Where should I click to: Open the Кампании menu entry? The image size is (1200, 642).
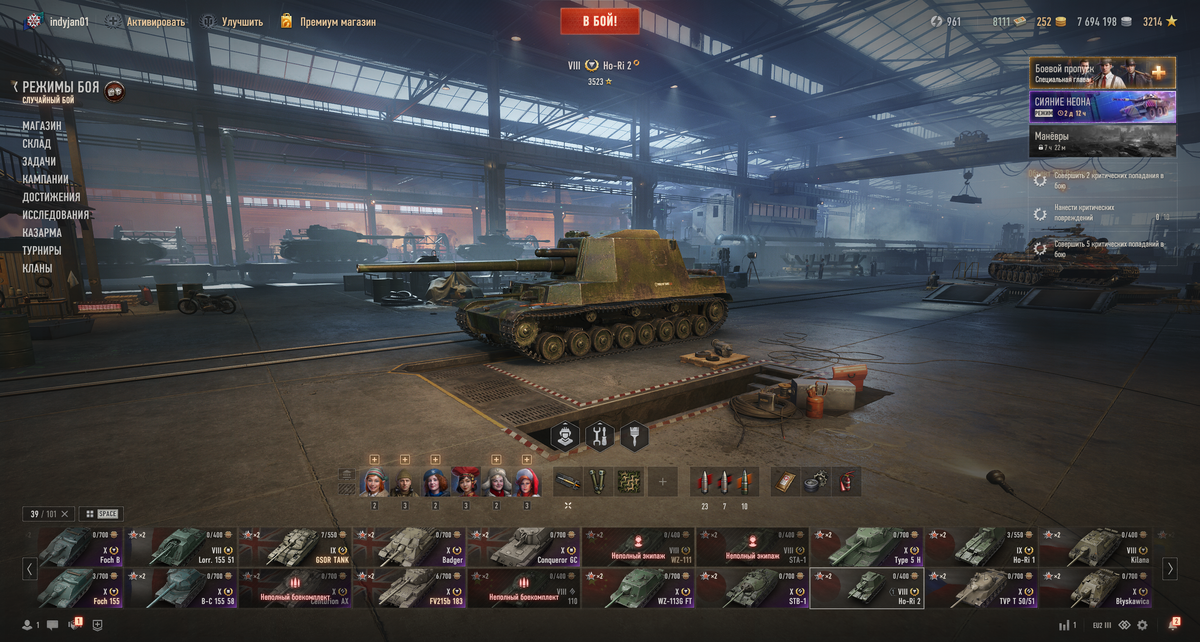click(46, 179)
